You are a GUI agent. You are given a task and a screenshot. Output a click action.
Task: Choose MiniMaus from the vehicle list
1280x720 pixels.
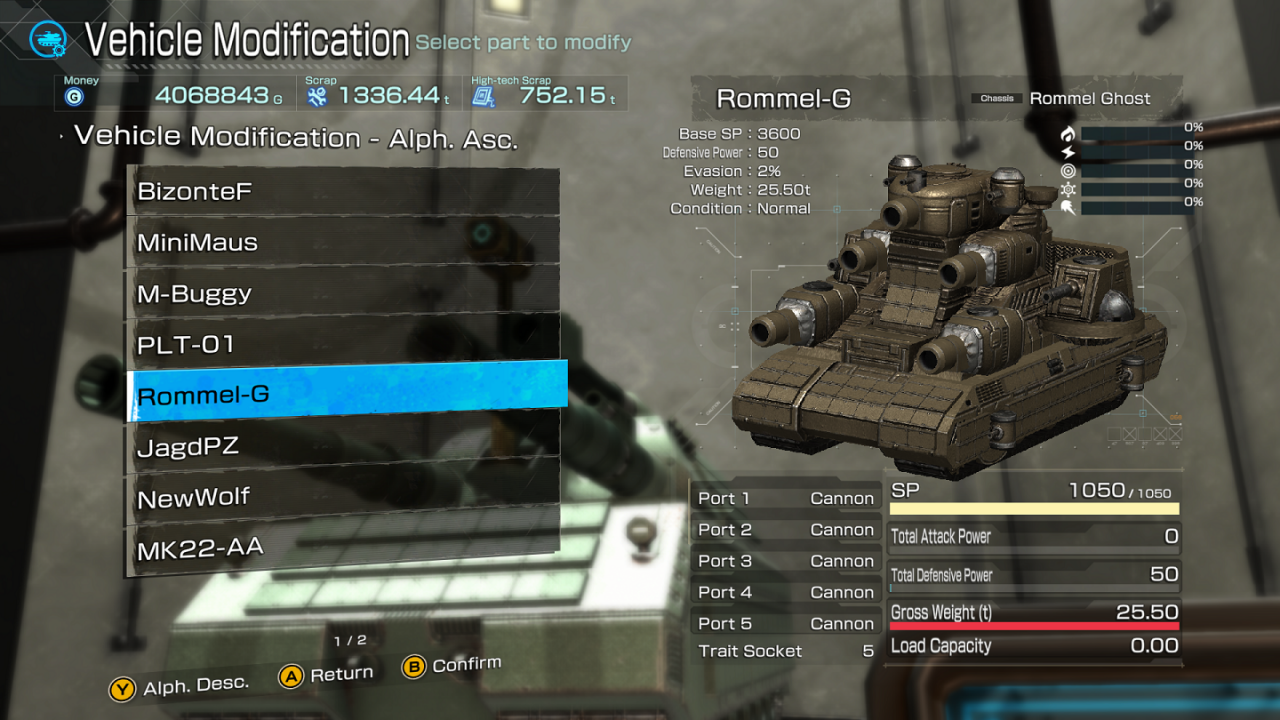(342, 242)
